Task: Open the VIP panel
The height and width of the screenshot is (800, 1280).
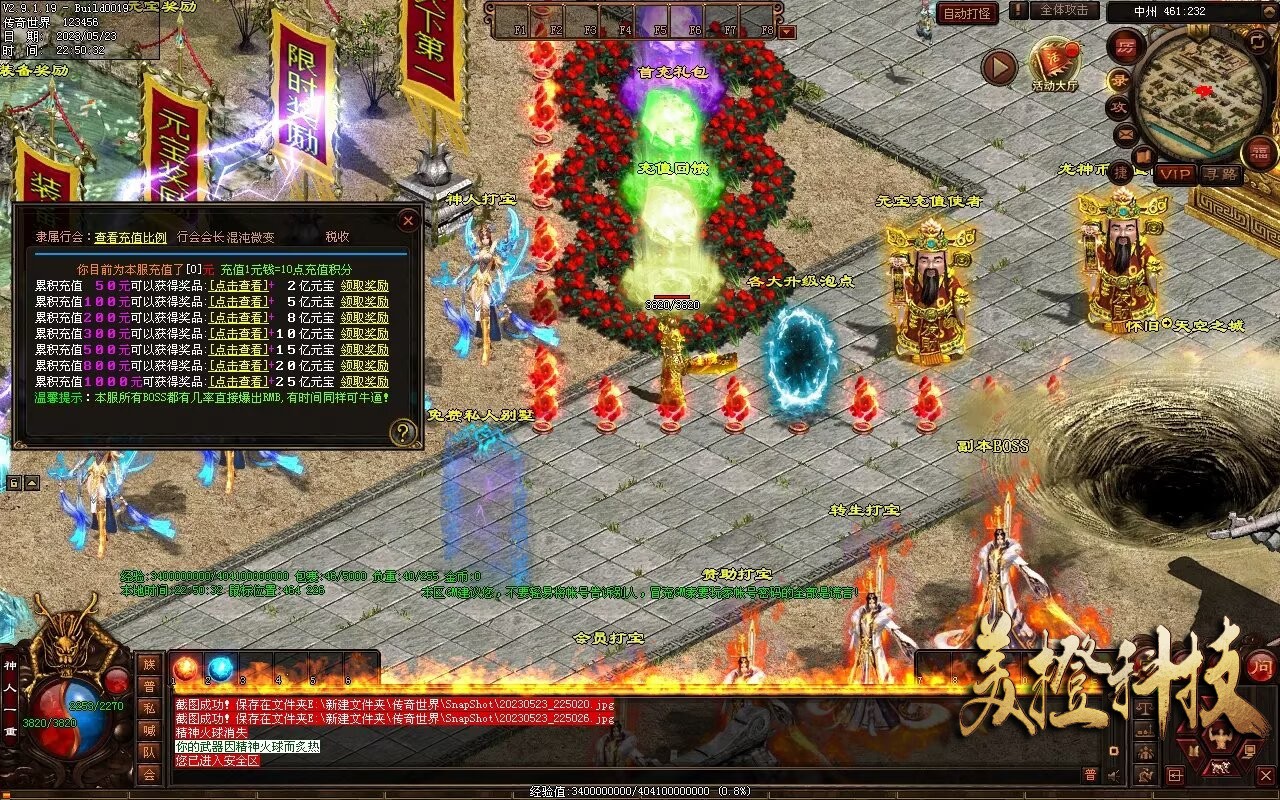Action: (1176, 174)
